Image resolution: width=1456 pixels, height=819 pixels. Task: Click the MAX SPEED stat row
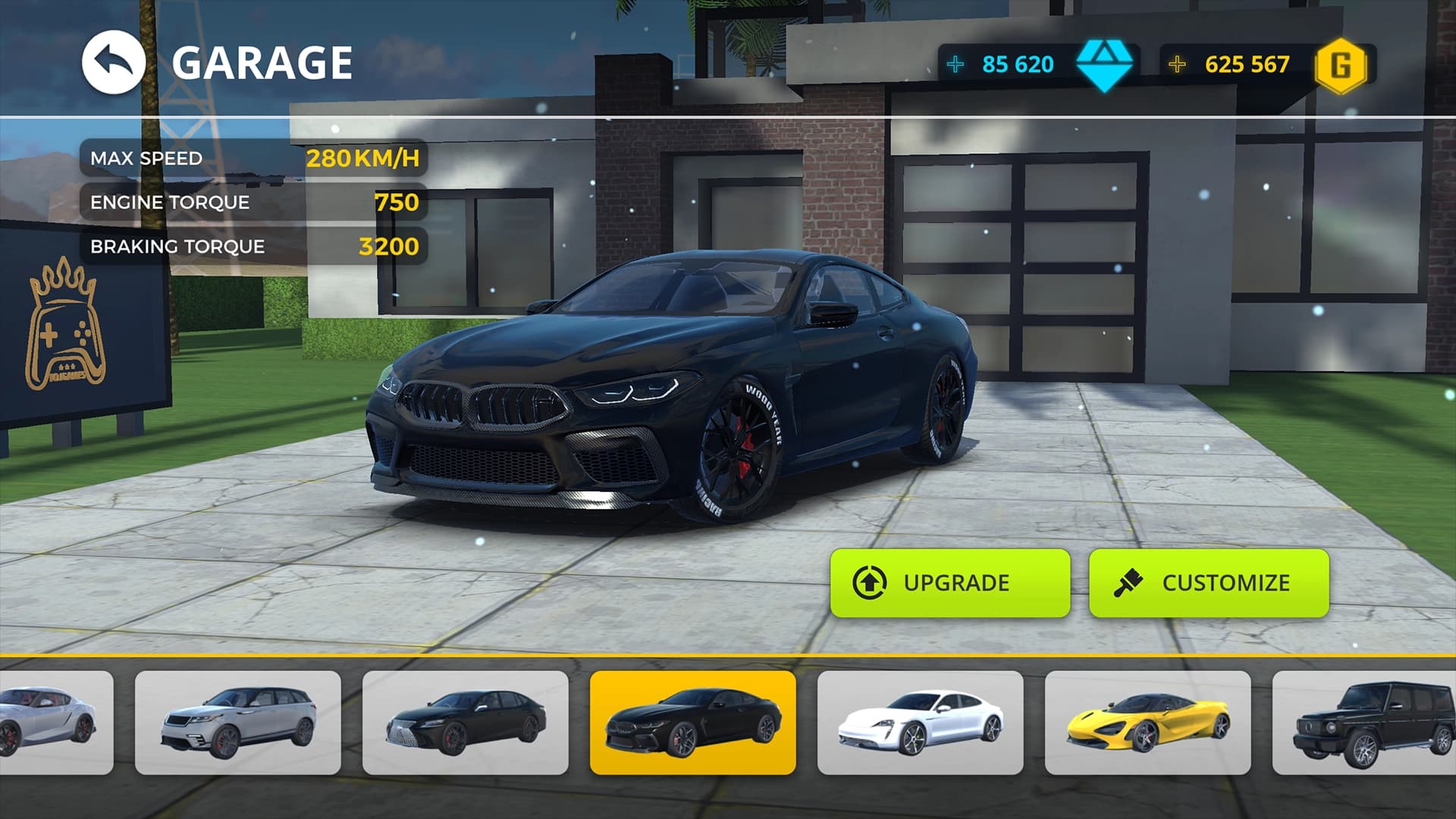258,158
